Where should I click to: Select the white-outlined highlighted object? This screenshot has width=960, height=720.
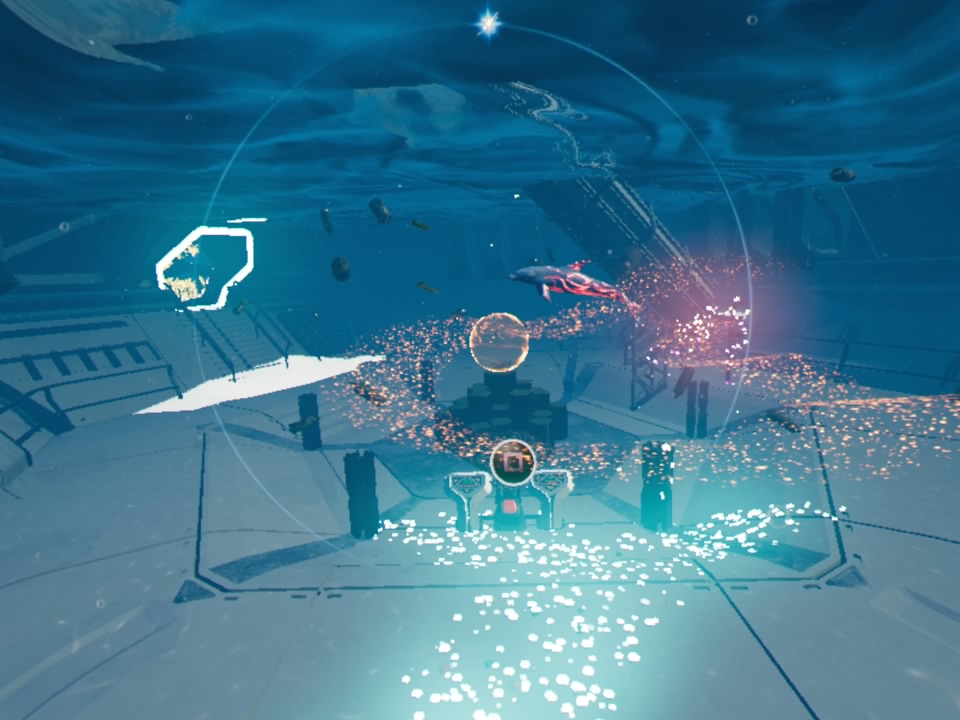205,266
